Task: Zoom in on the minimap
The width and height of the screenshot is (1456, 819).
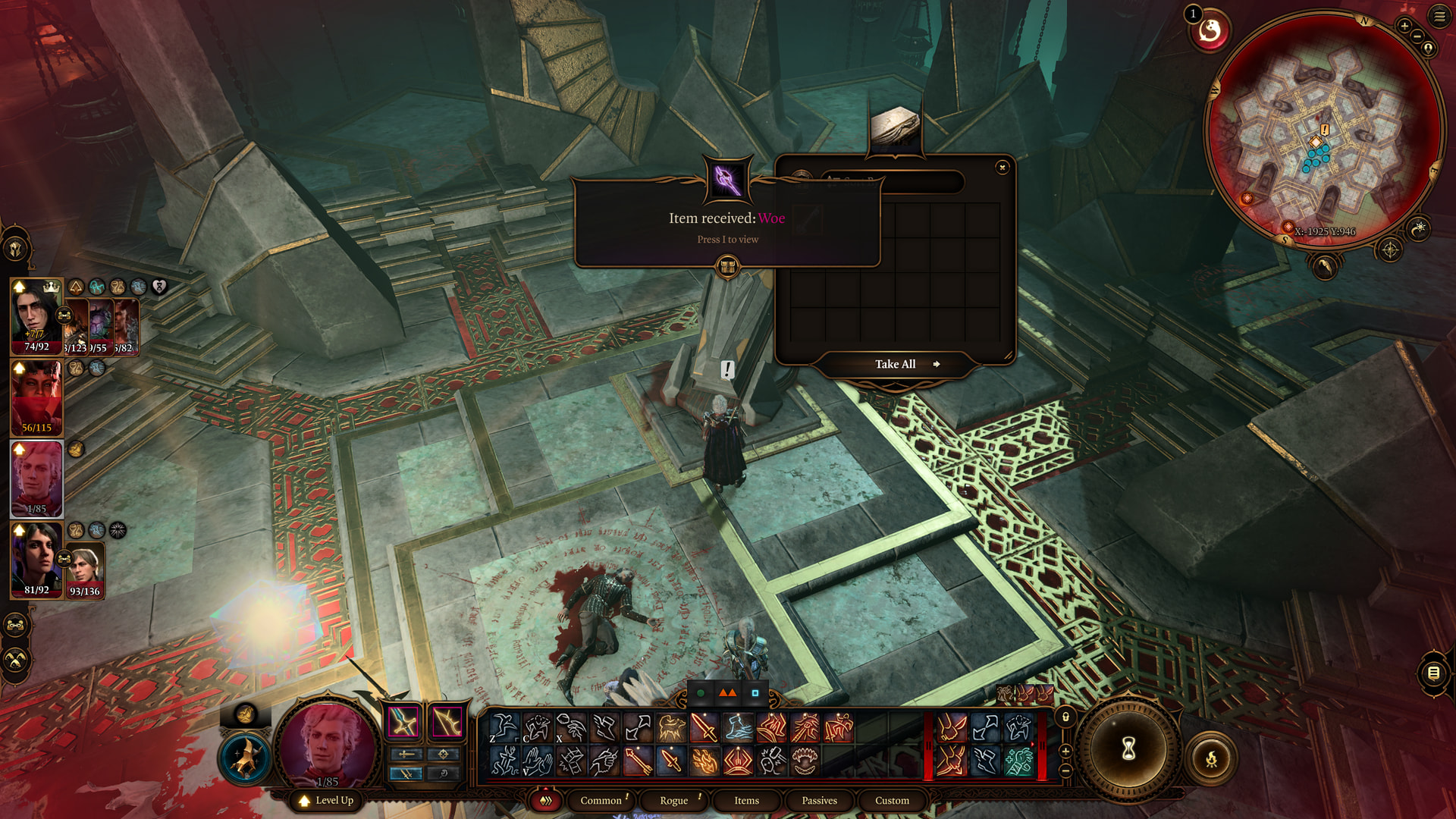Action: [x=1404, y=27]
